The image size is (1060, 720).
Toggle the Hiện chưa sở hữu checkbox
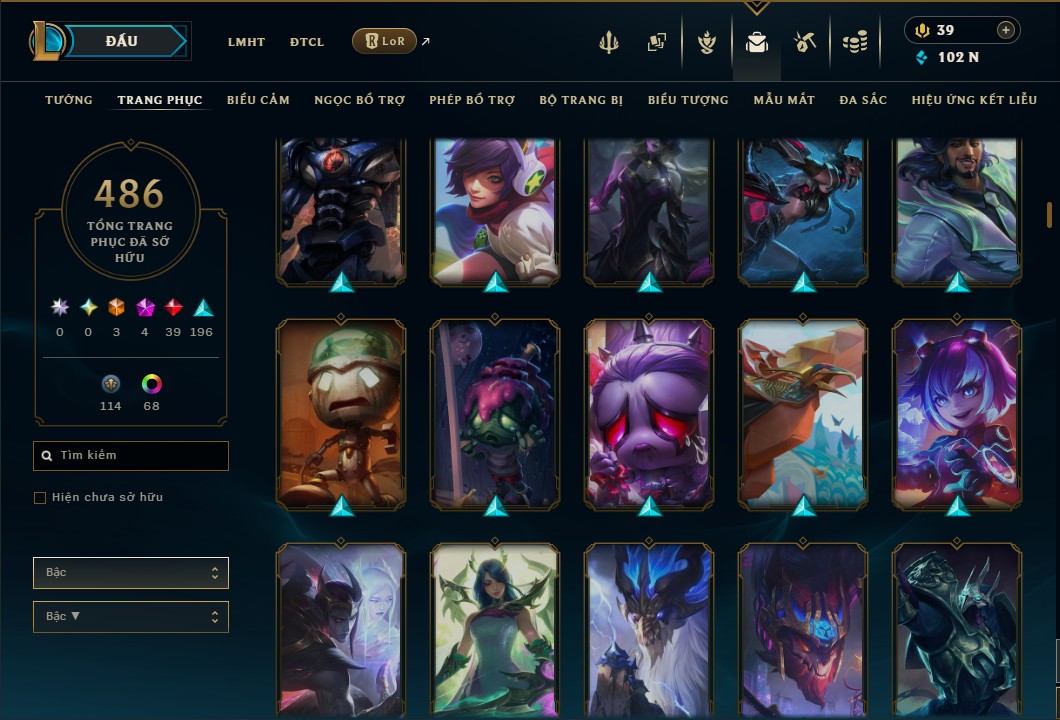pos(40,498)
